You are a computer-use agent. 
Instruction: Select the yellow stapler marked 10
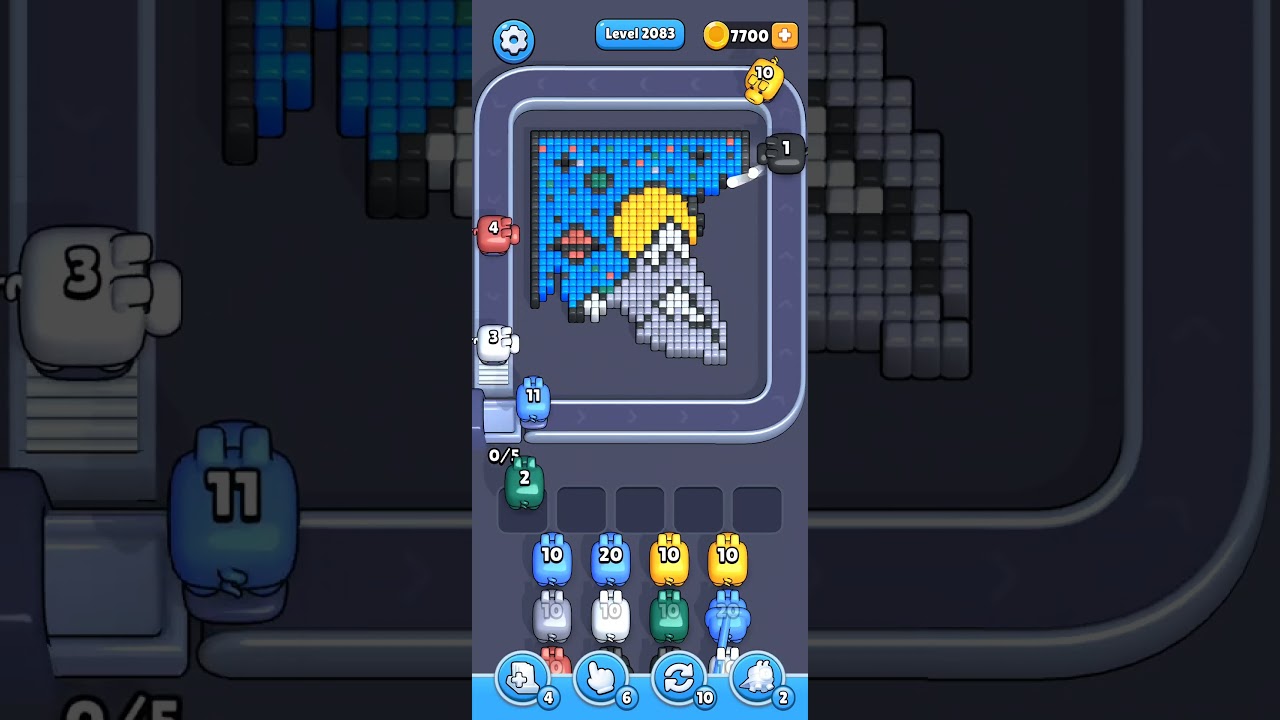(762, 80)
